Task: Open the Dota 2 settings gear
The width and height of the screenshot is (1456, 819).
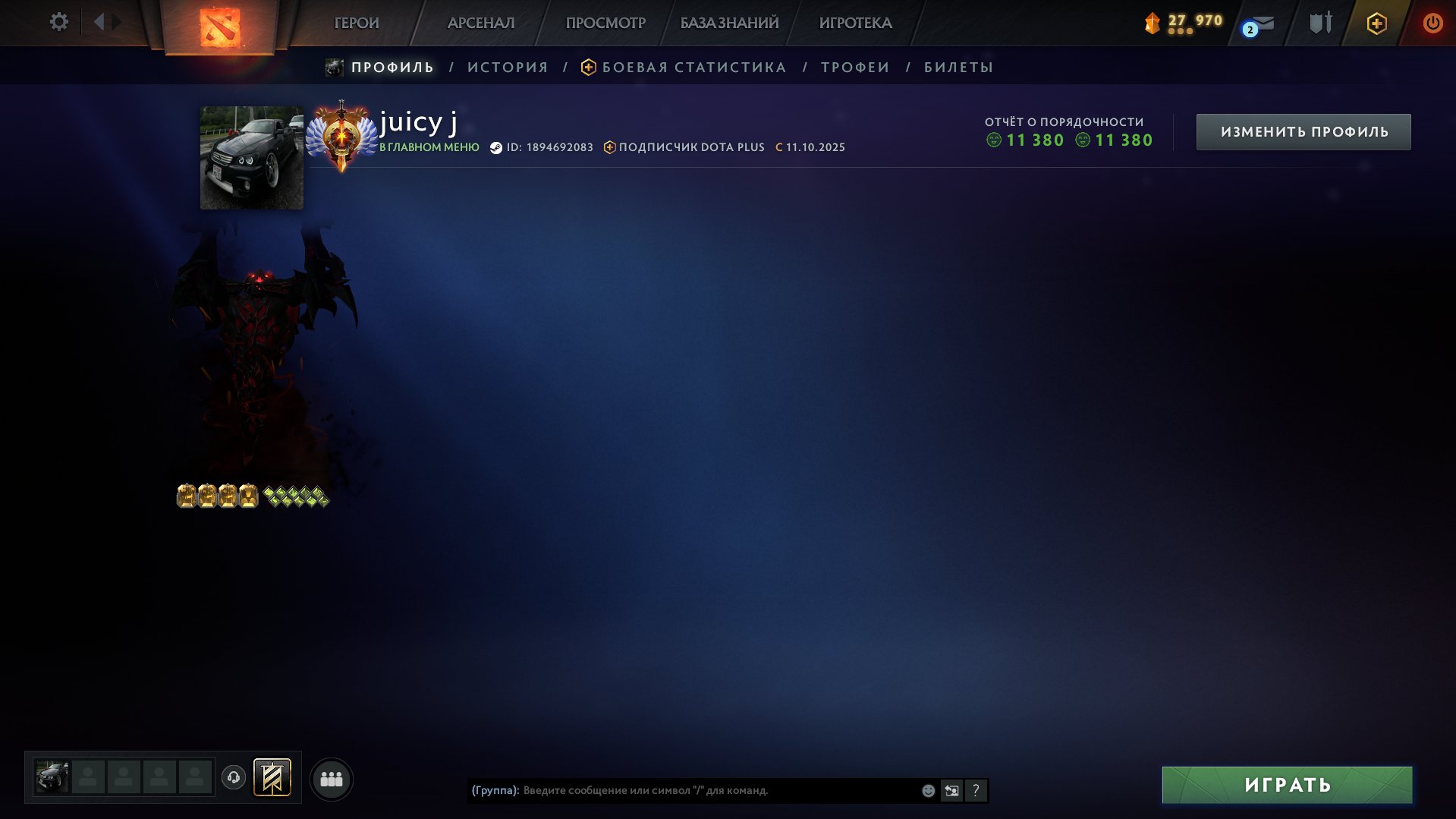Action: (x=58, y=22)
